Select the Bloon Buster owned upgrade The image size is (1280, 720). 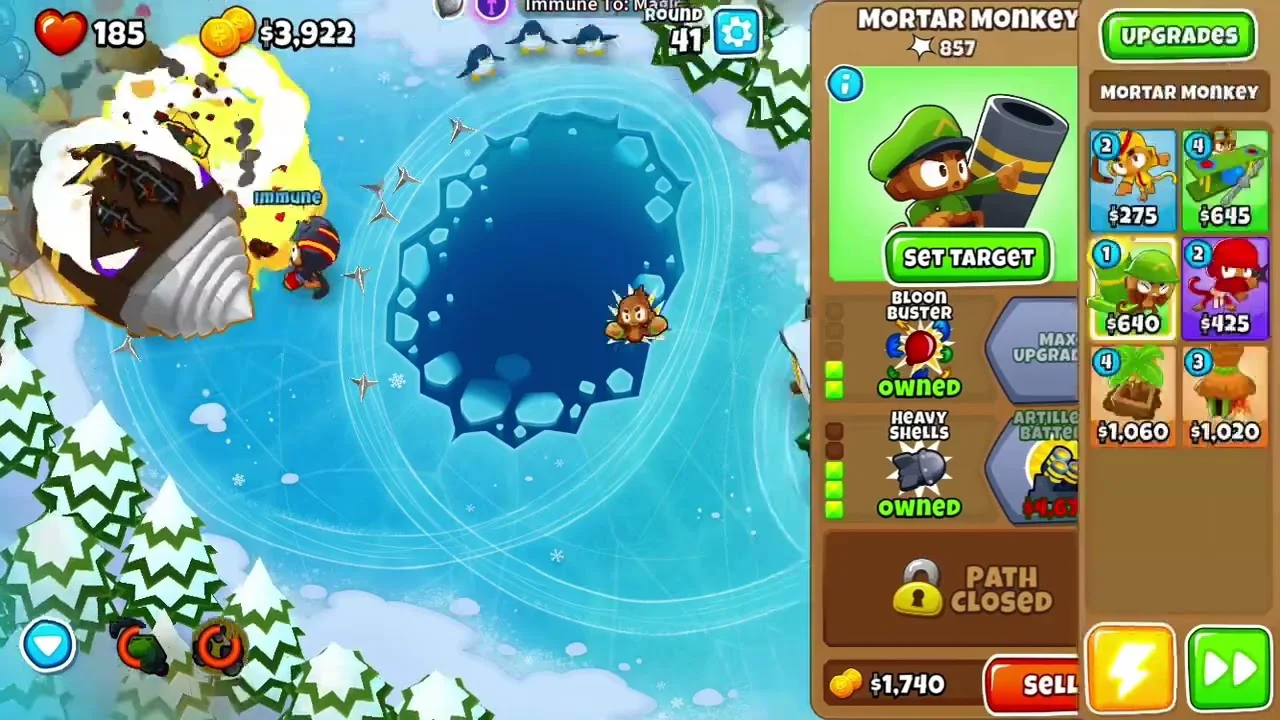pyautogui.click(x=919, y=347)
